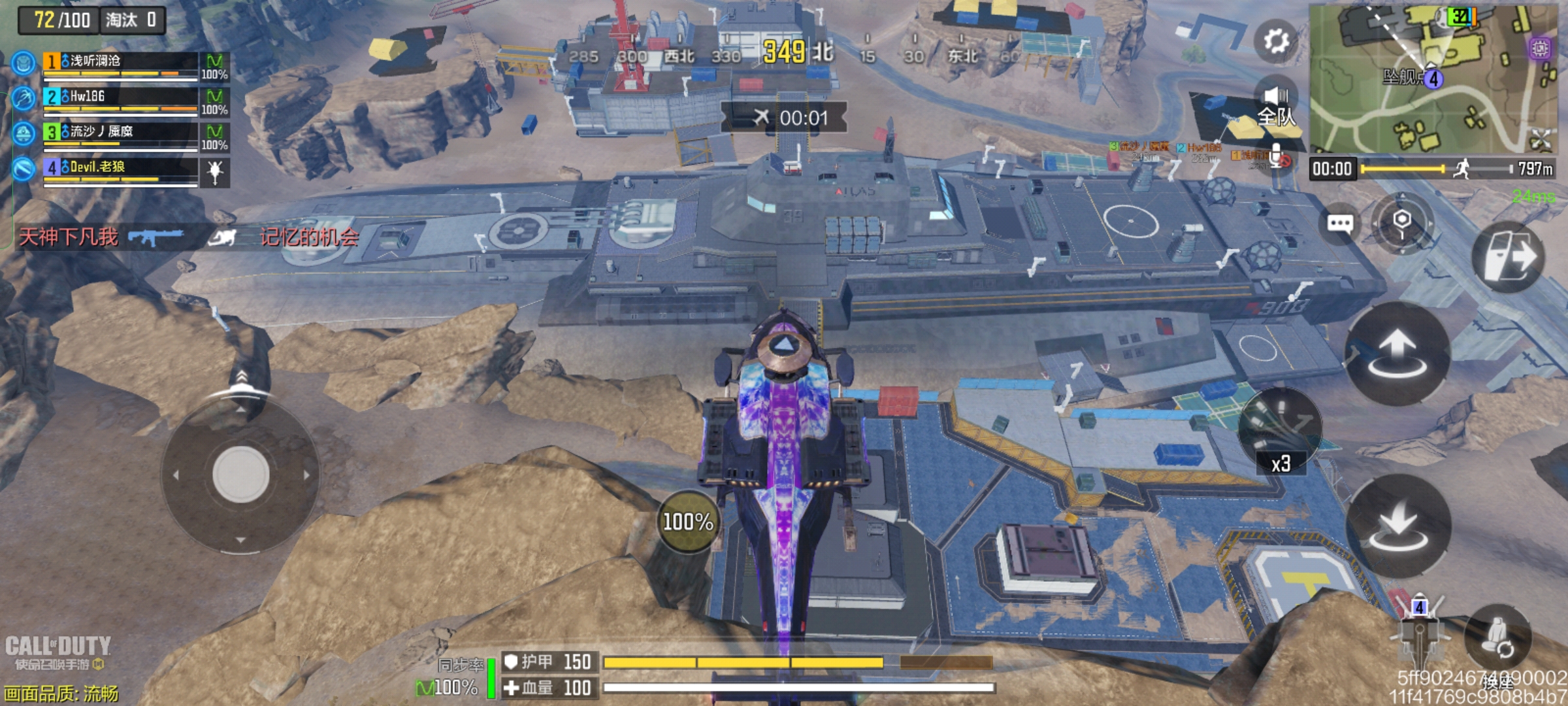Select teammate 3 流沙 row
Screen dimensions: 1568x706
pos(121,135)
